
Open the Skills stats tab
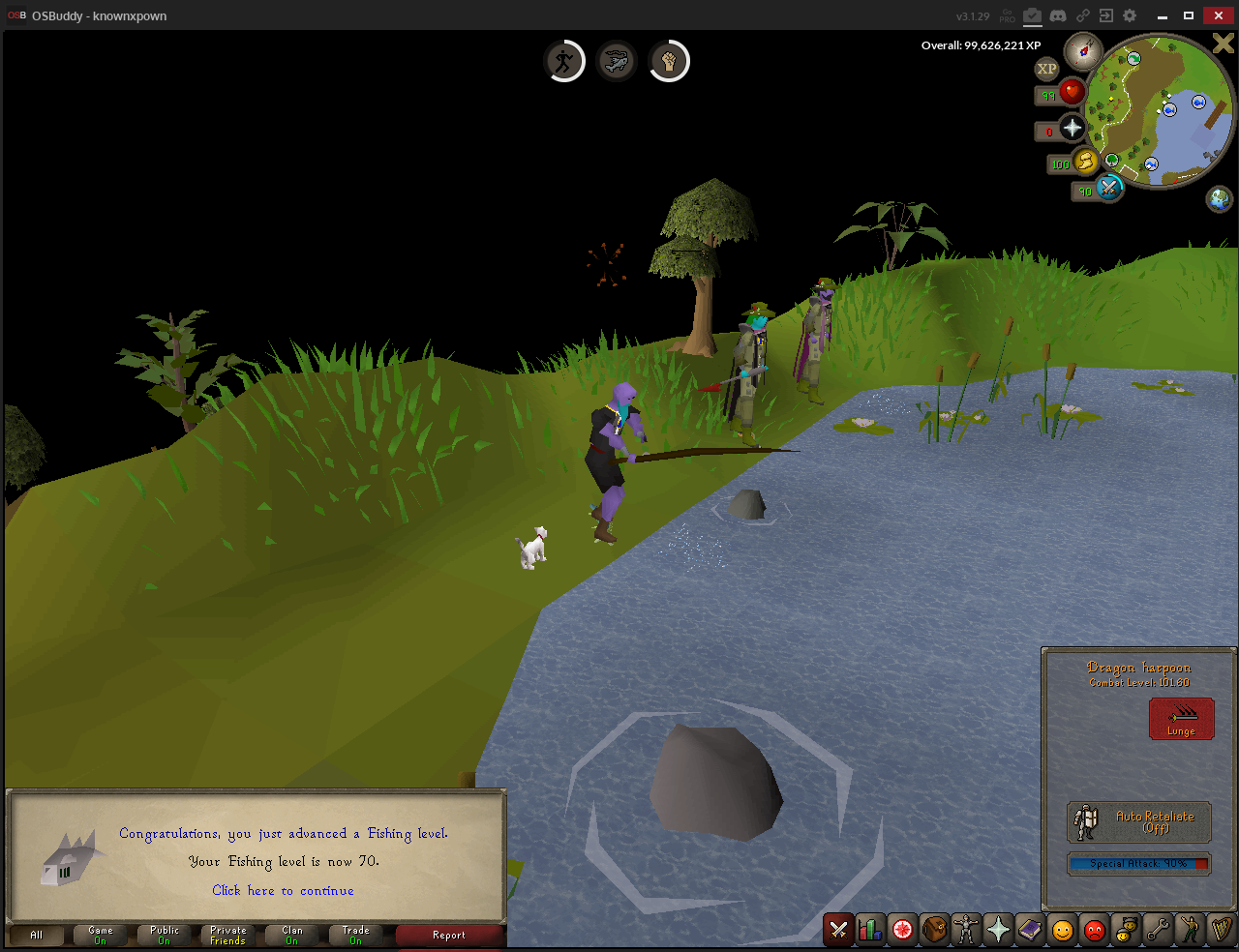pos(868,931)
